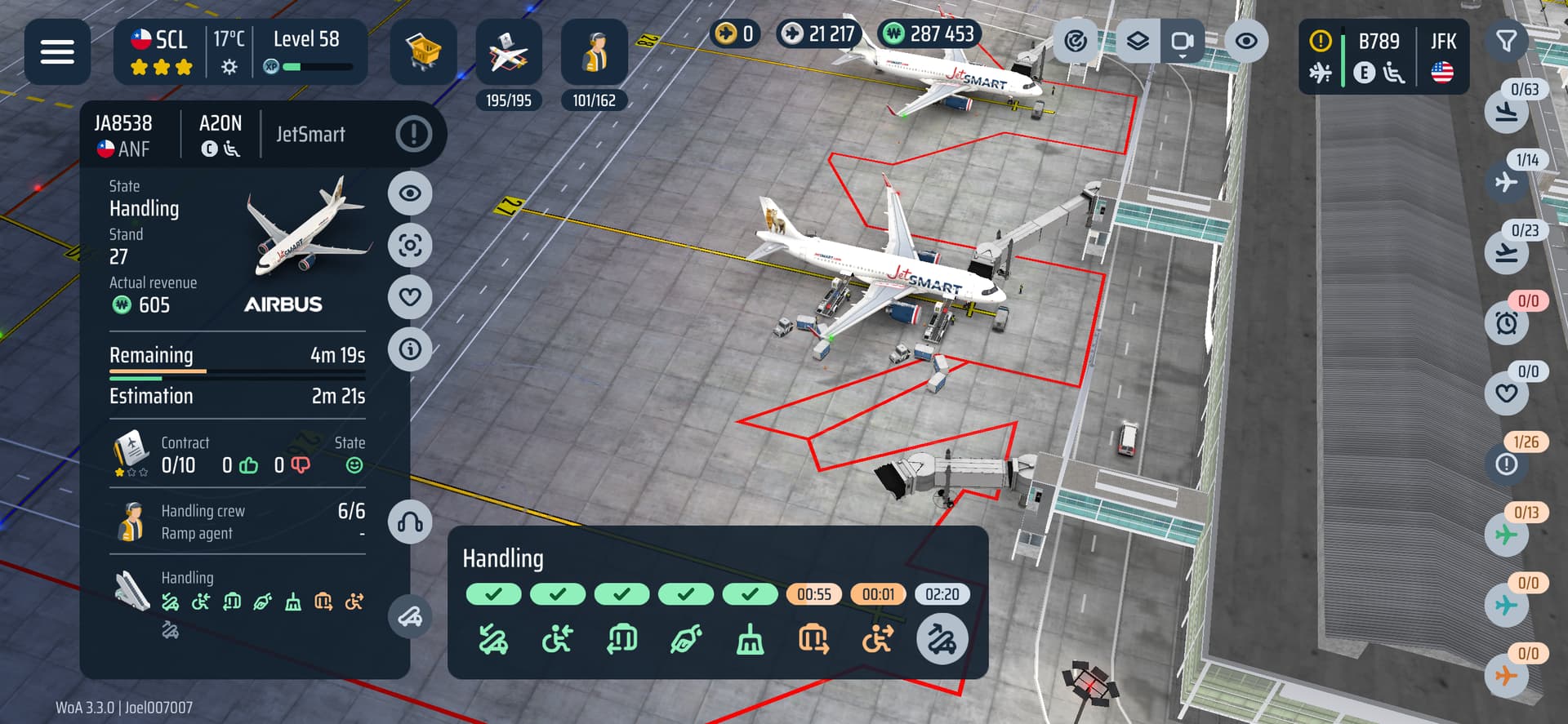Viewport: 1568px width, 724px height.
Task: Select the highlighted boarding stairs handling task
Action: [x=942, y=639]
